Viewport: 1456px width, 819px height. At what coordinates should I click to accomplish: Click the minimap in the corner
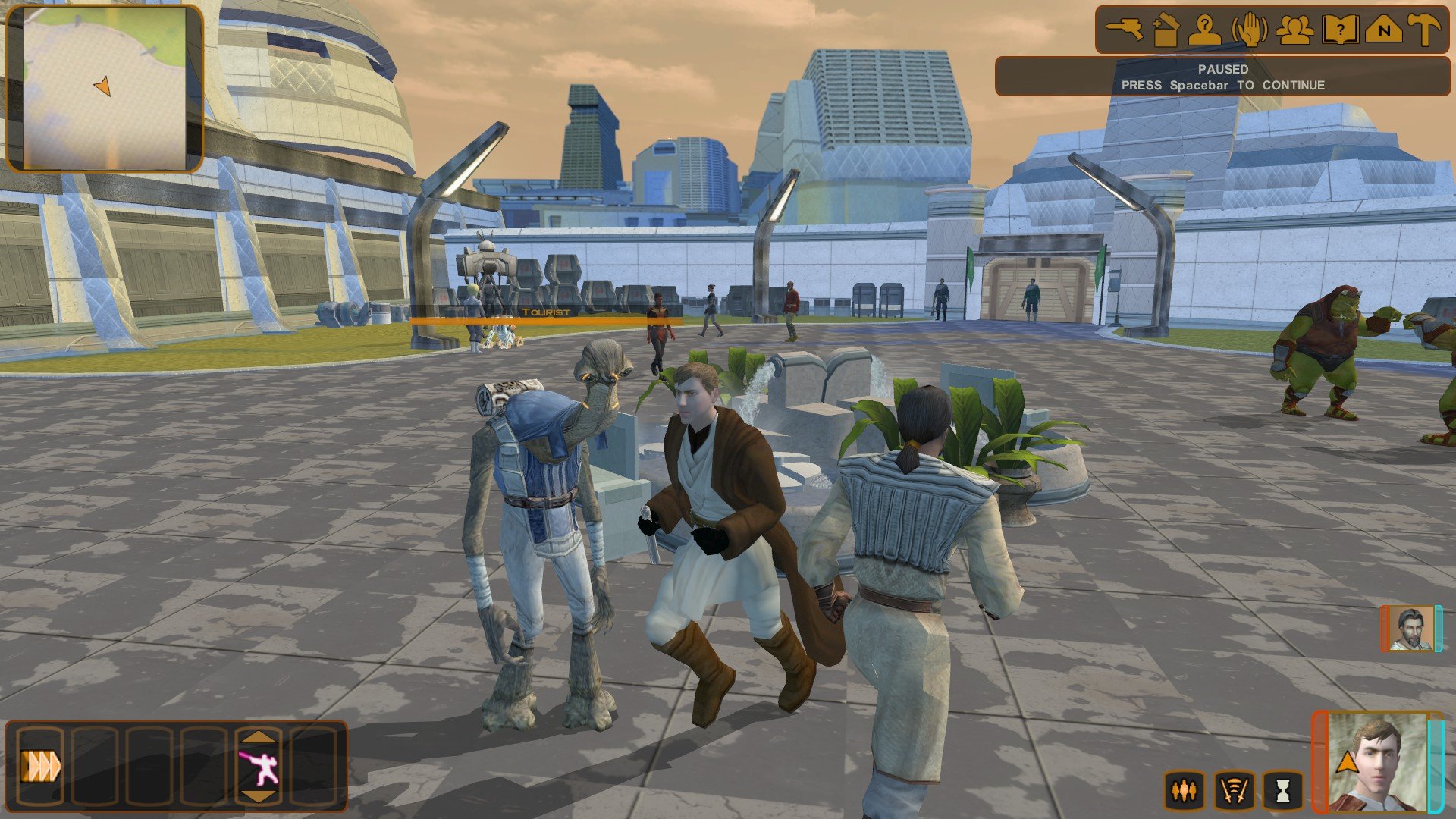105,89
